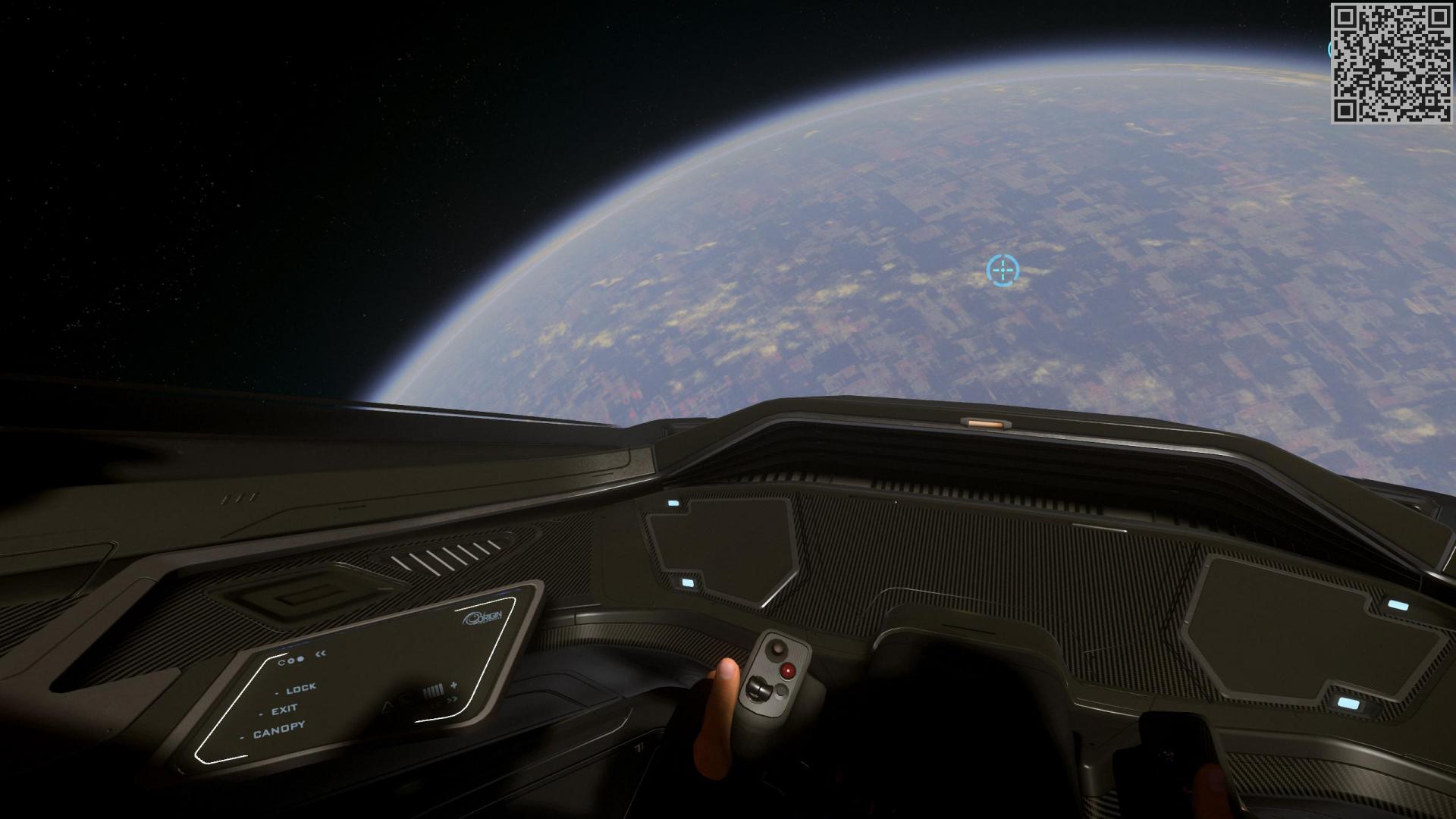Click the targeting reticle over the planet

point(1003,271)
